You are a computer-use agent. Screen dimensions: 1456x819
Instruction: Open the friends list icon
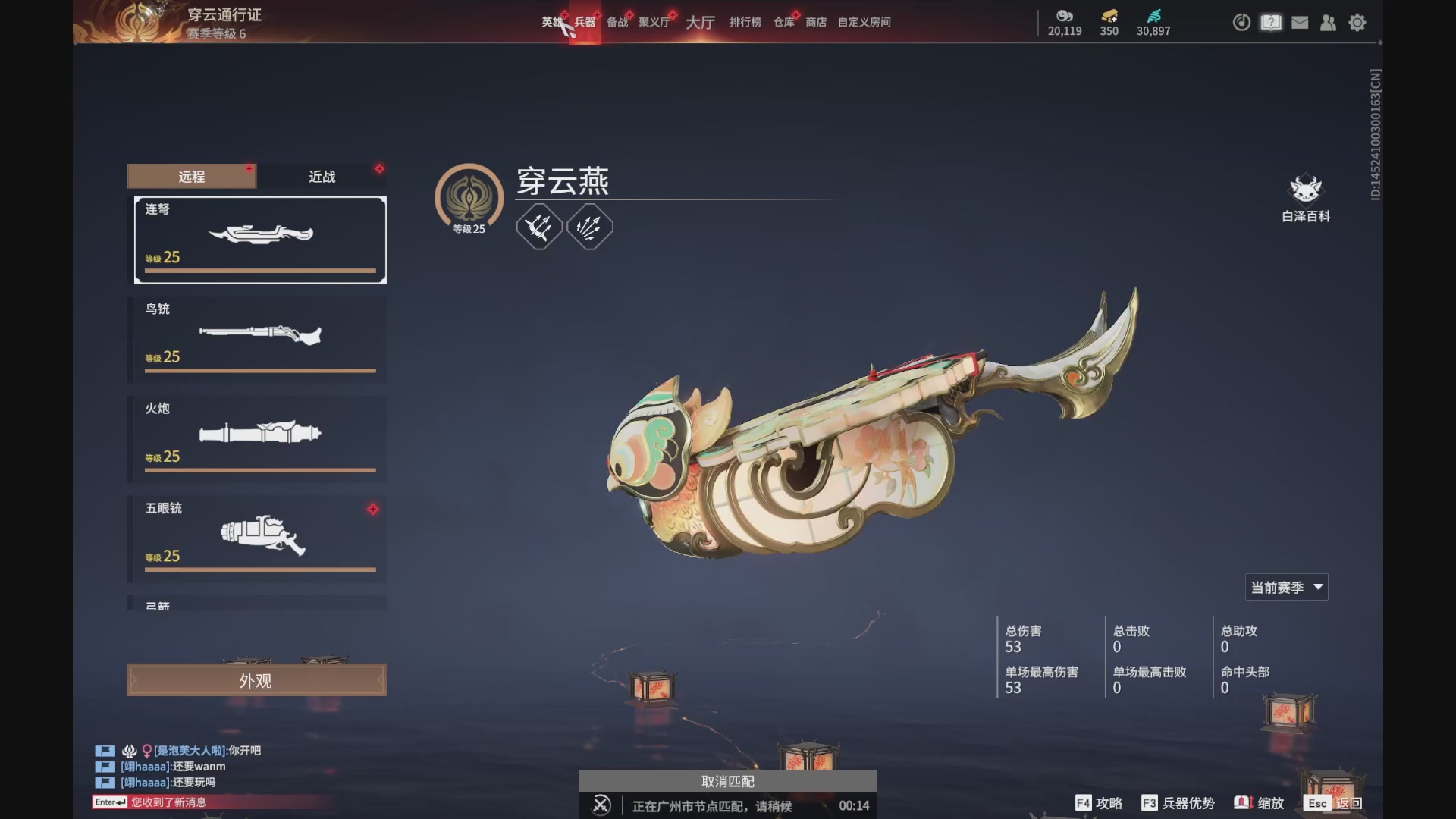click(x=1328, y=23)
